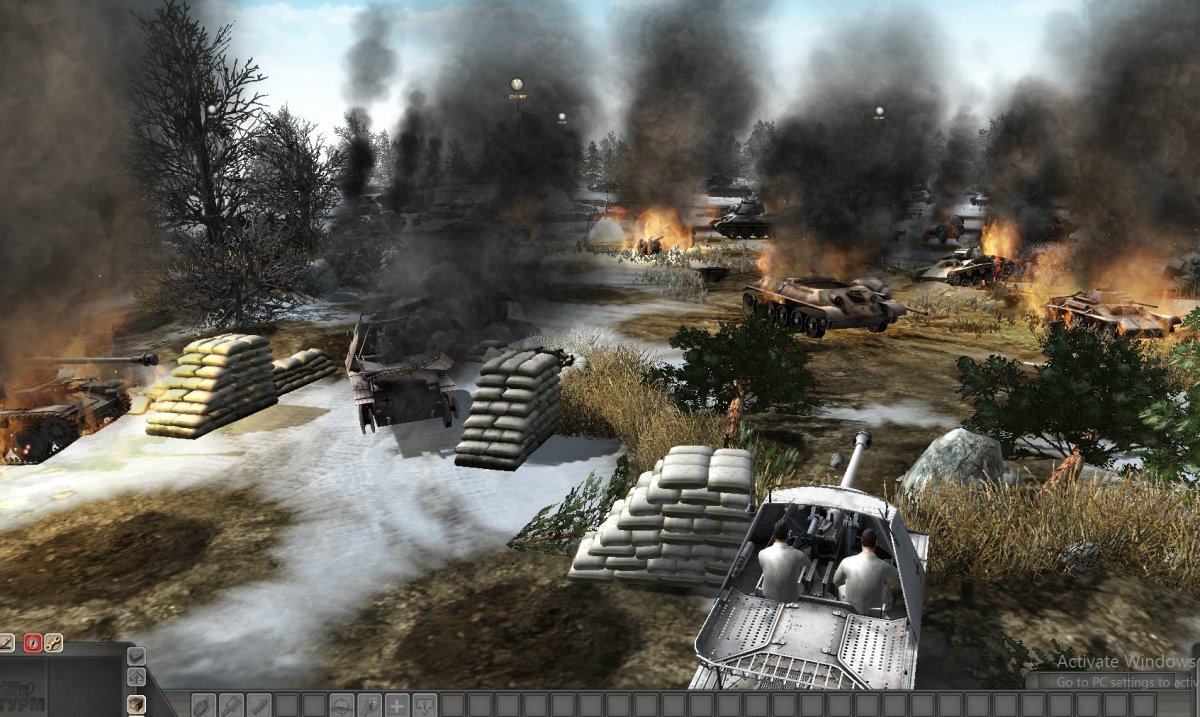
Task: Open the crate inventory button
Action: click(x=137, y=703)
